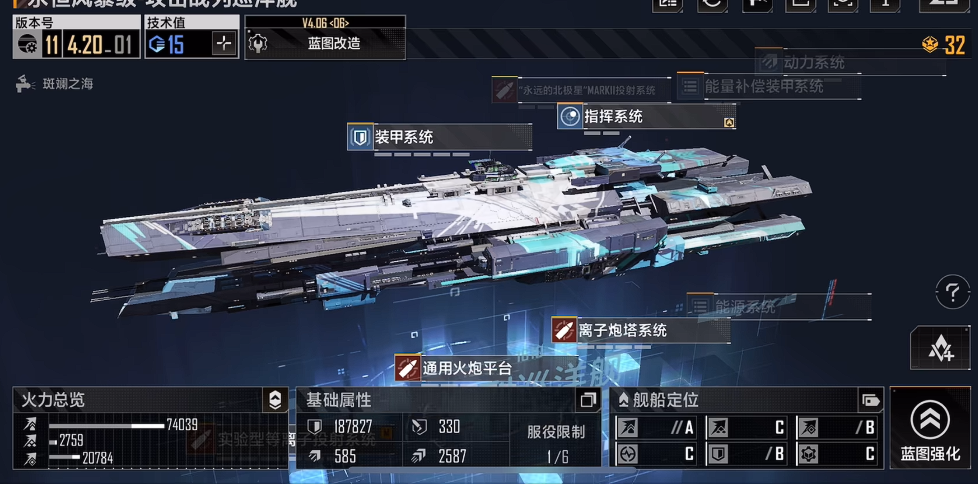Click the plus button beside tech value 15
Viewport: 978px width, 484px height.
(x=224, y=43)
